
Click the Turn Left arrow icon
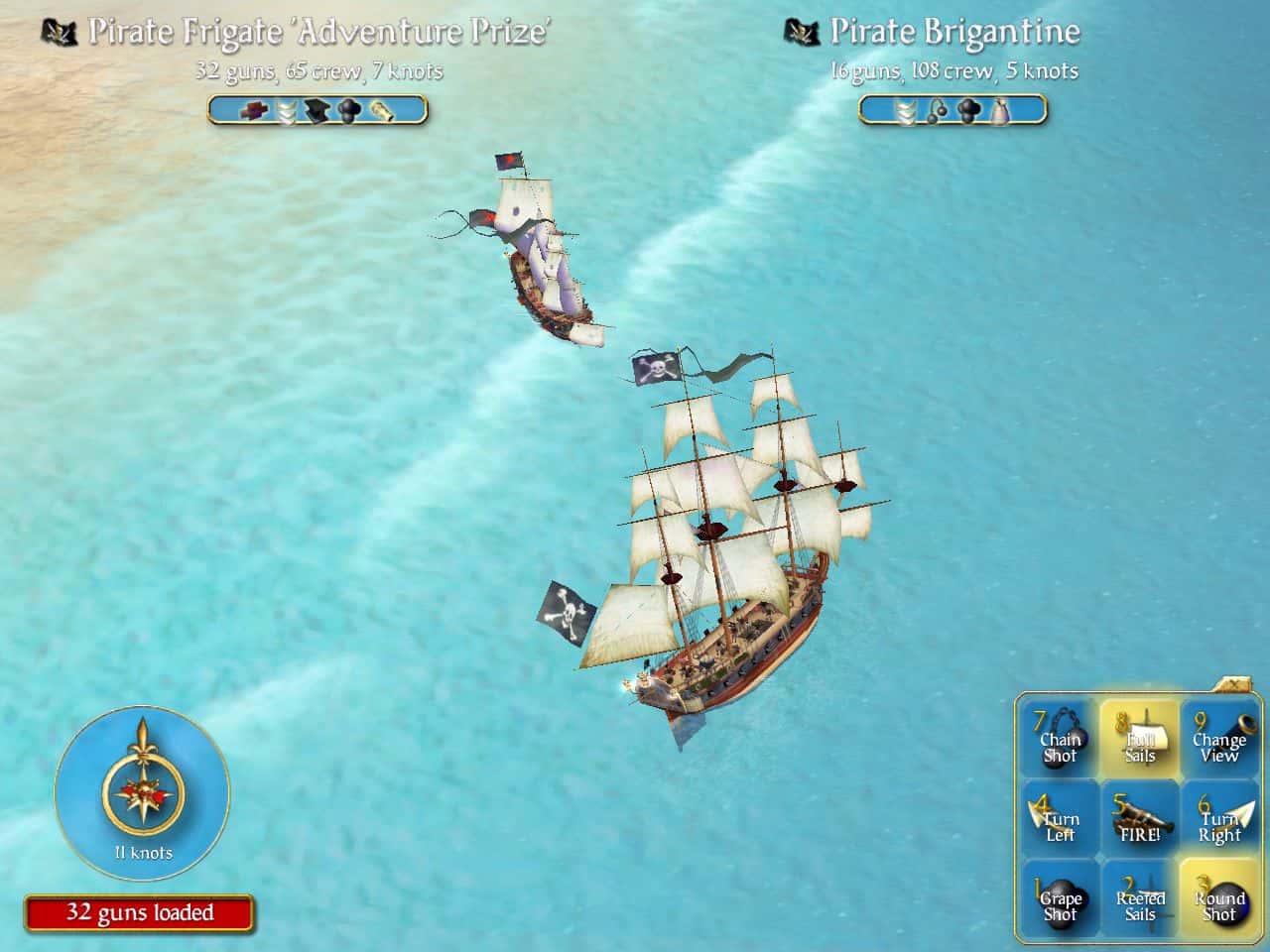click(x=1060, y=821)
